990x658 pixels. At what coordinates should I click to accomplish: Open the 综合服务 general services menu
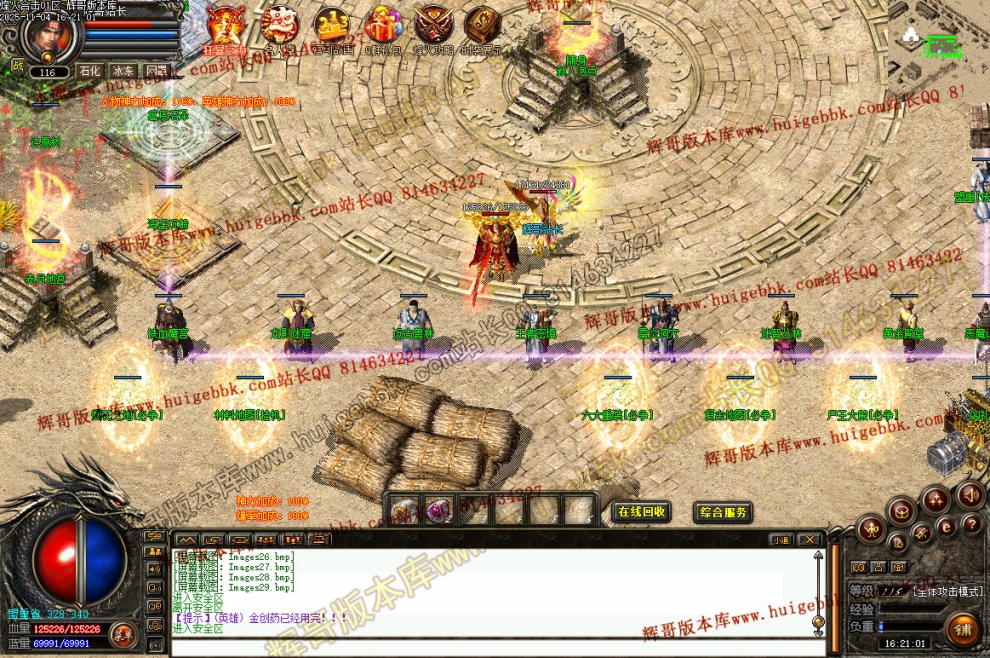point(723,512)
